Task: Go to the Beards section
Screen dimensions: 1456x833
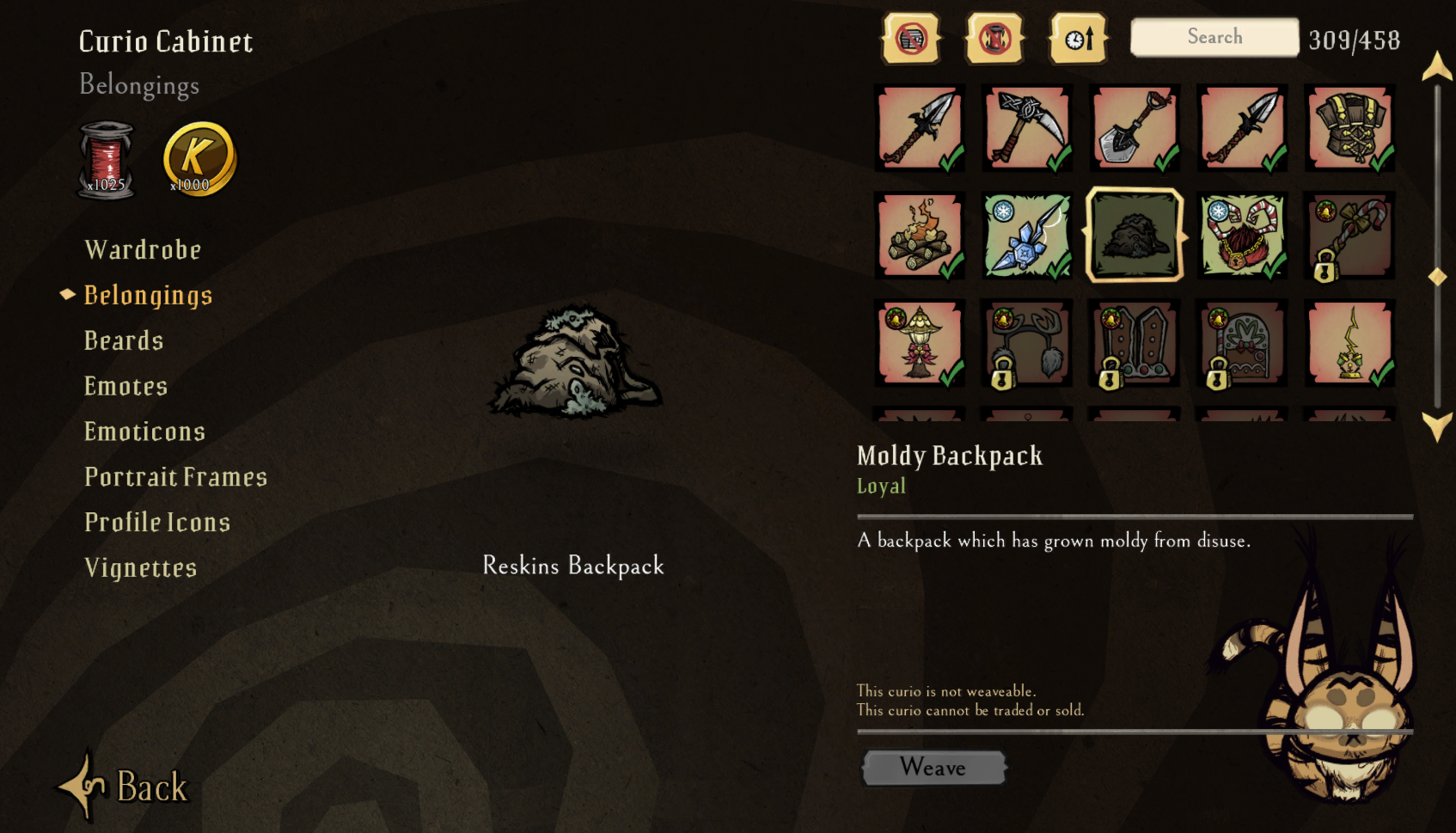Action: [124, 340]
